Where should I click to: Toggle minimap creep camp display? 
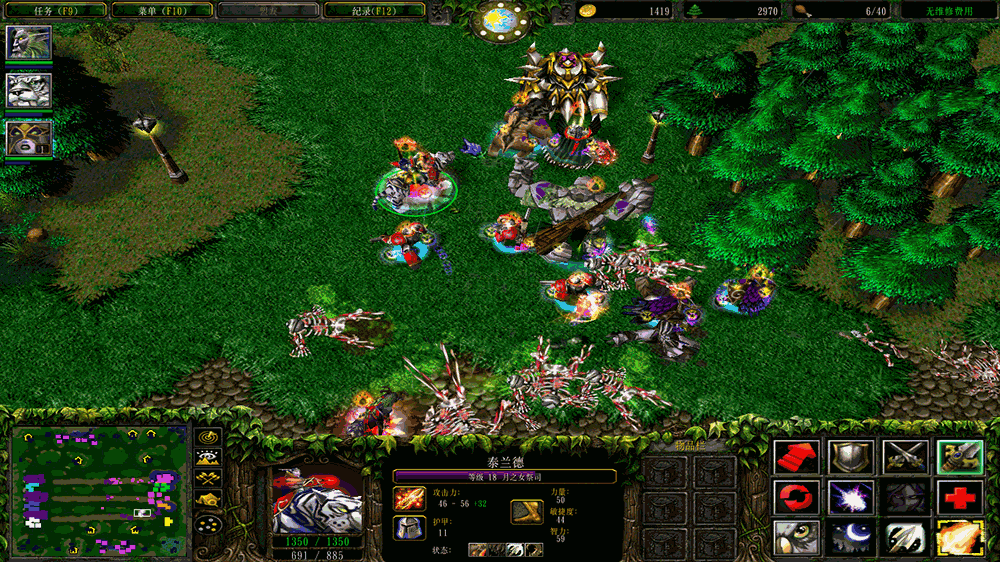click(x=208, y=501)
